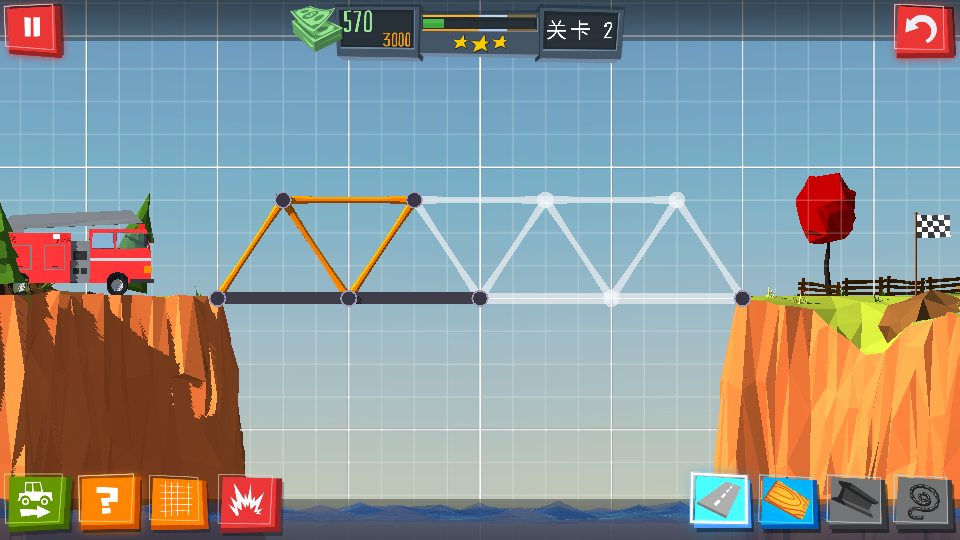
Task: Undo the last action with the arrow button
Action: click(921, 29)
